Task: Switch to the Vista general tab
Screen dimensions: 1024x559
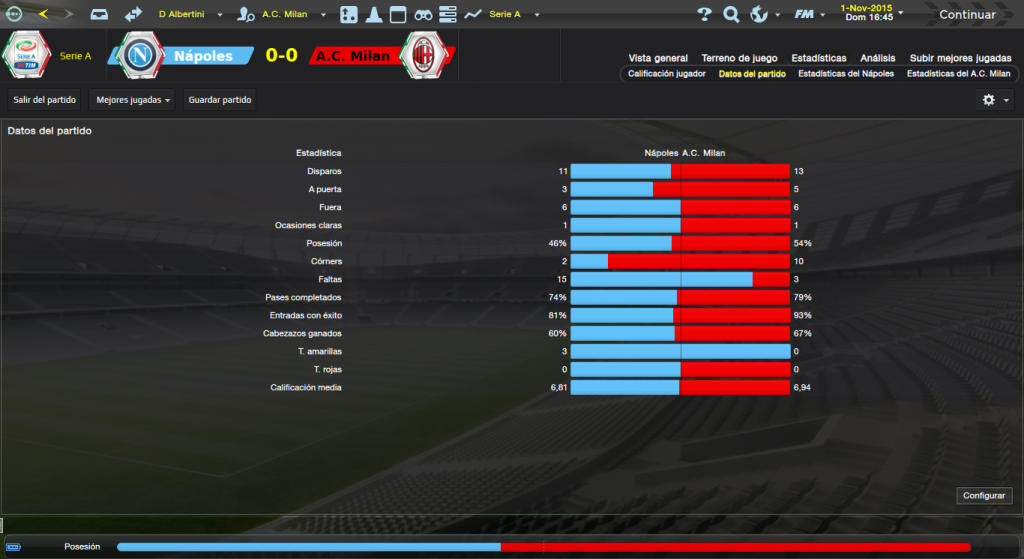Action: coord(658,58)
